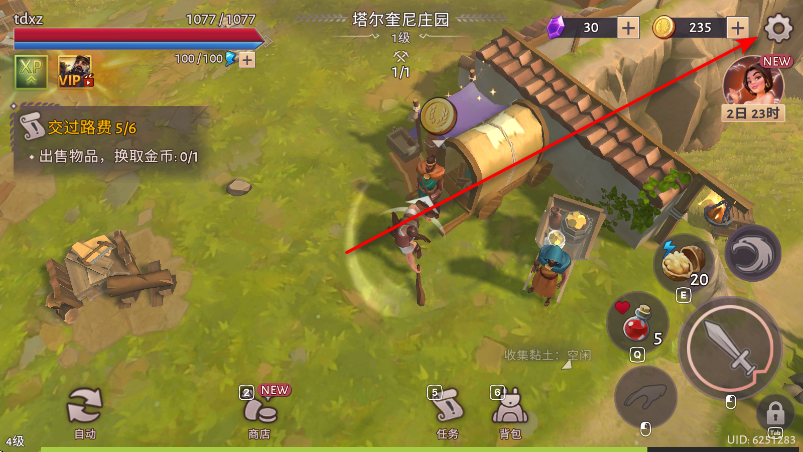Toggle the 自动 auto mode button
The image size is (803, 452).
[x=85, y=409]
